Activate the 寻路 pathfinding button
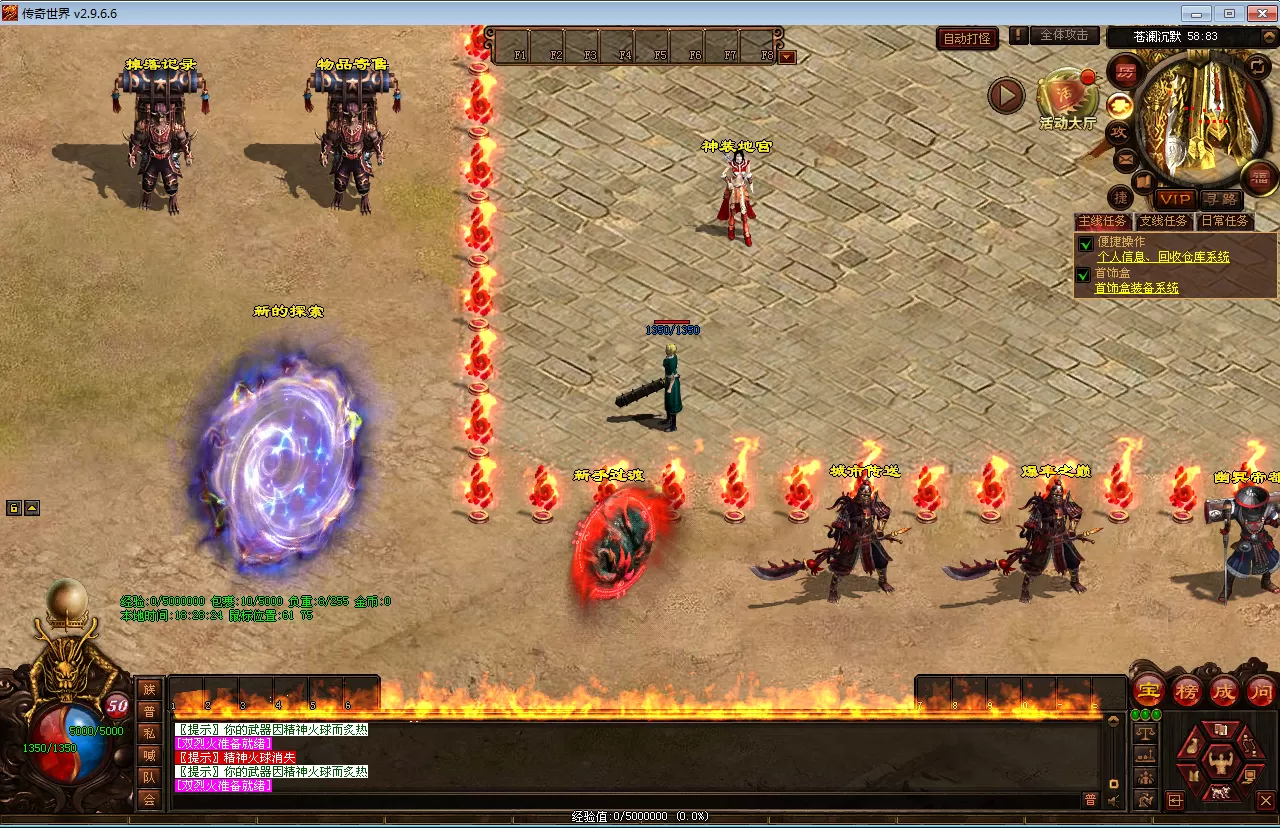This screenshot has width=1280, height=828. tap(1221, 199)
